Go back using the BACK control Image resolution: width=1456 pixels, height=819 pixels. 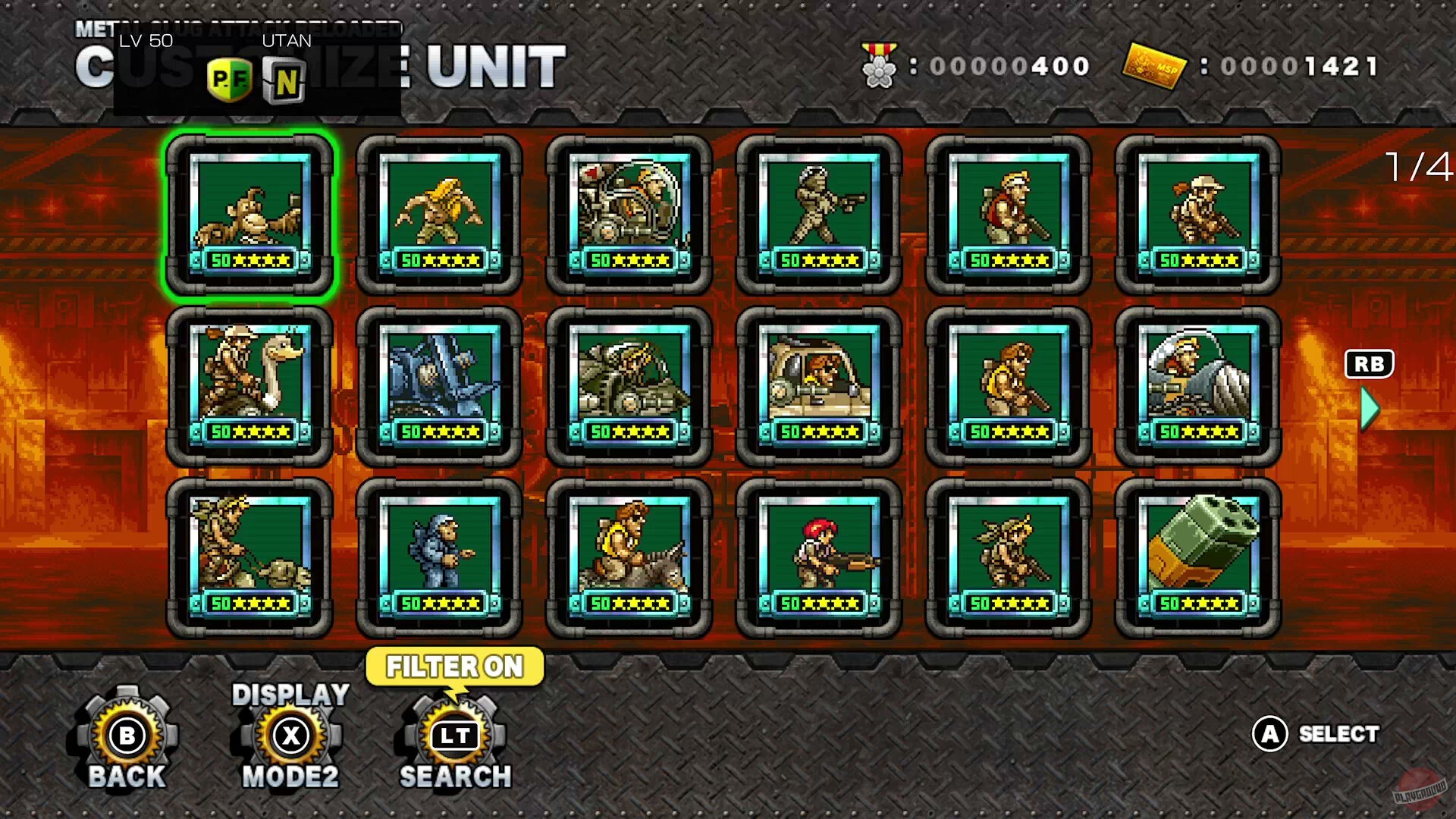pyautogui.click(x=126, y=734)
